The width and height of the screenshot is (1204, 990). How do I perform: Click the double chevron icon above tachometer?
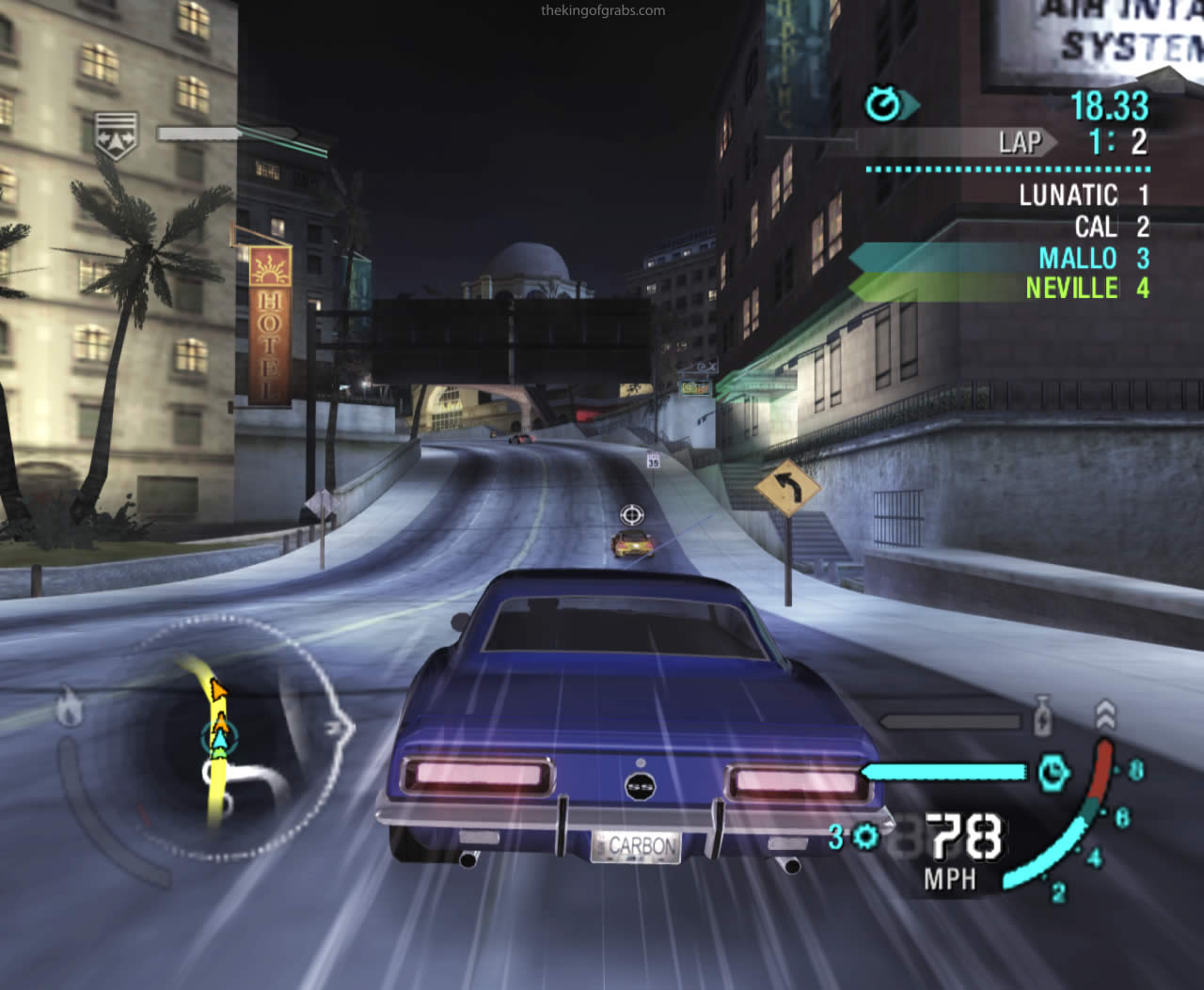pos(1106,715)
